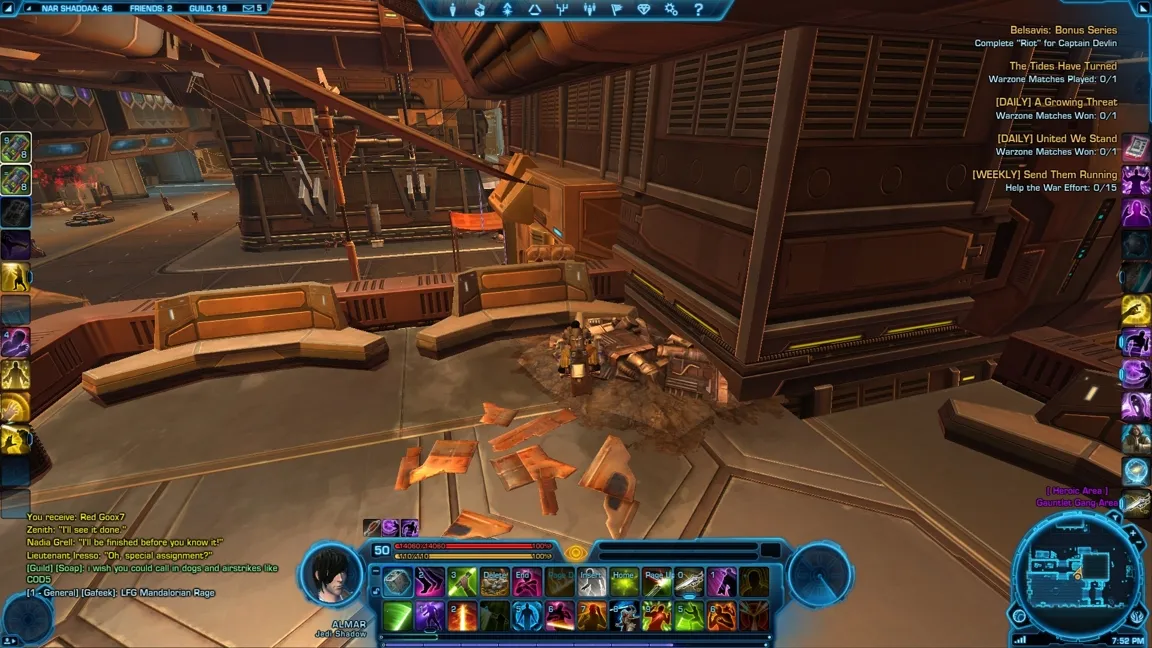The width and height of the screenshot is (1152, 648).
Task: Select The Tides Have Turned quest
Action: (x=1062, y=66)
